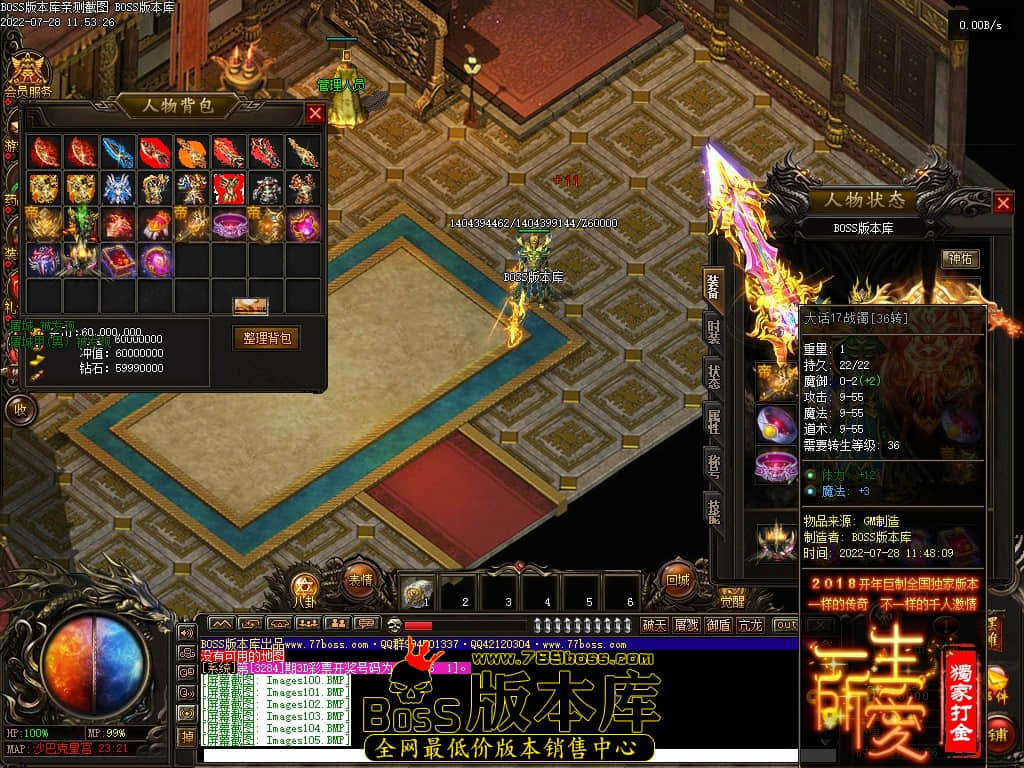This screenshot has height=768, width=1024.
Task: Click the 八卦 round button
Action: click(304, 590)
